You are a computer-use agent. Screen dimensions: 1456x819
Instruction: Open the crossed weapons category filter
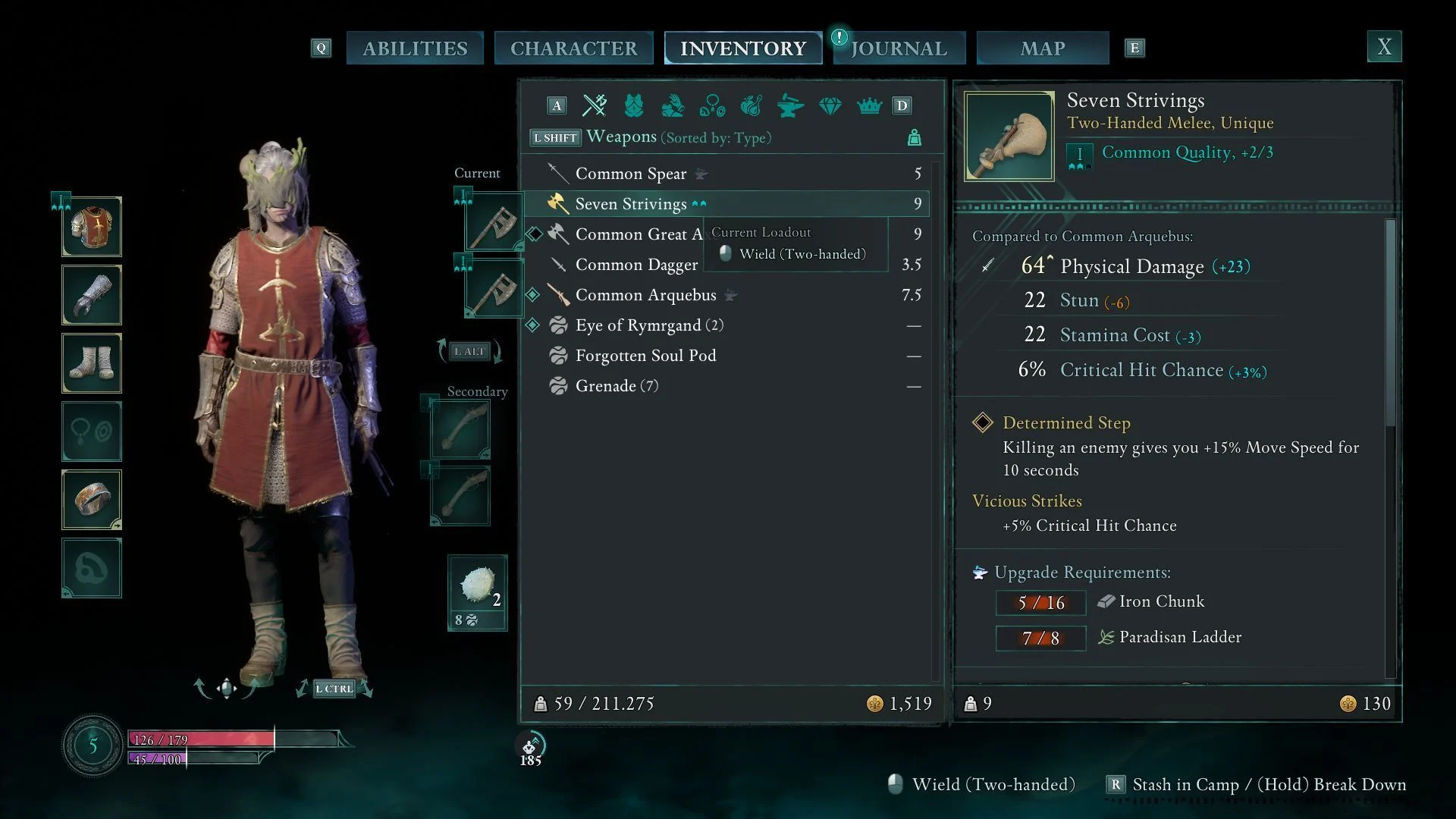tap(595, 105)
